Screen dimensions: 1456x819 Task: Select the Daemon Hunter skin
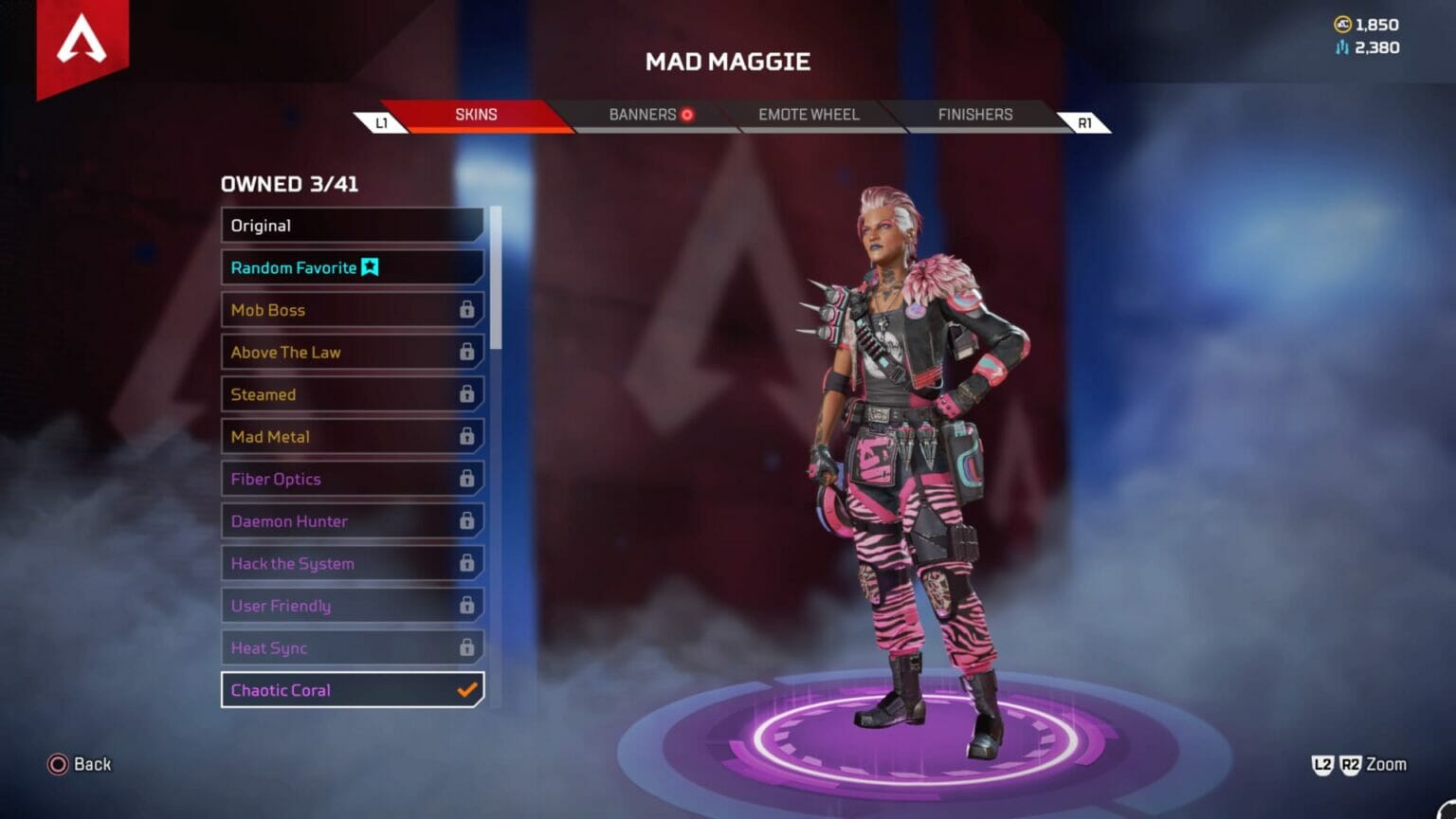point(352,521)
